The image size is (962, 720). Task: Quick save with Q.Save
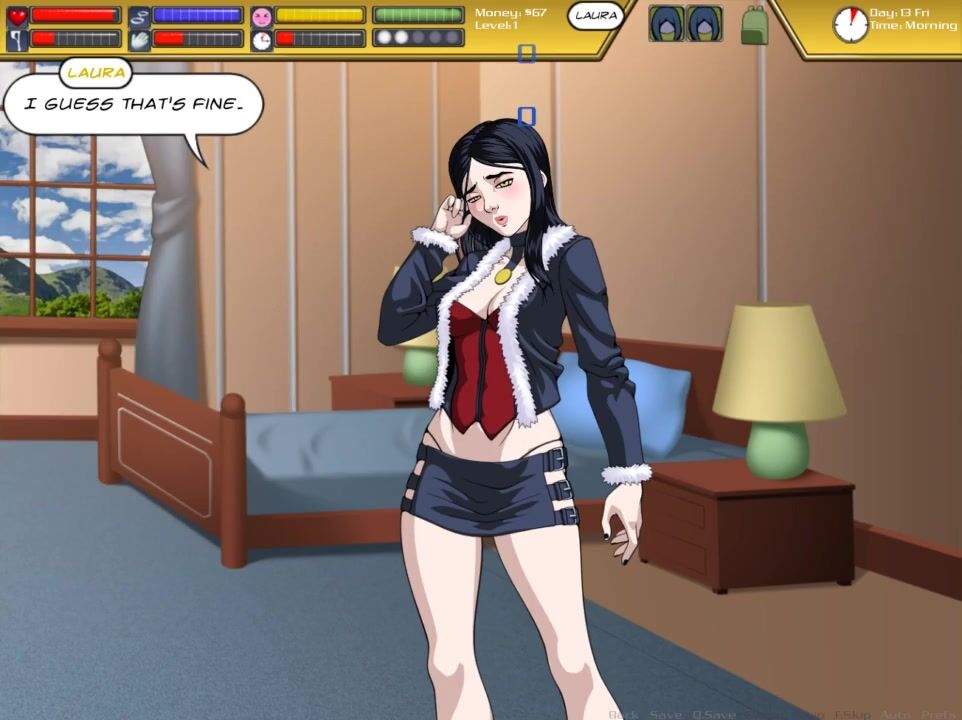(x=713, y=714)
